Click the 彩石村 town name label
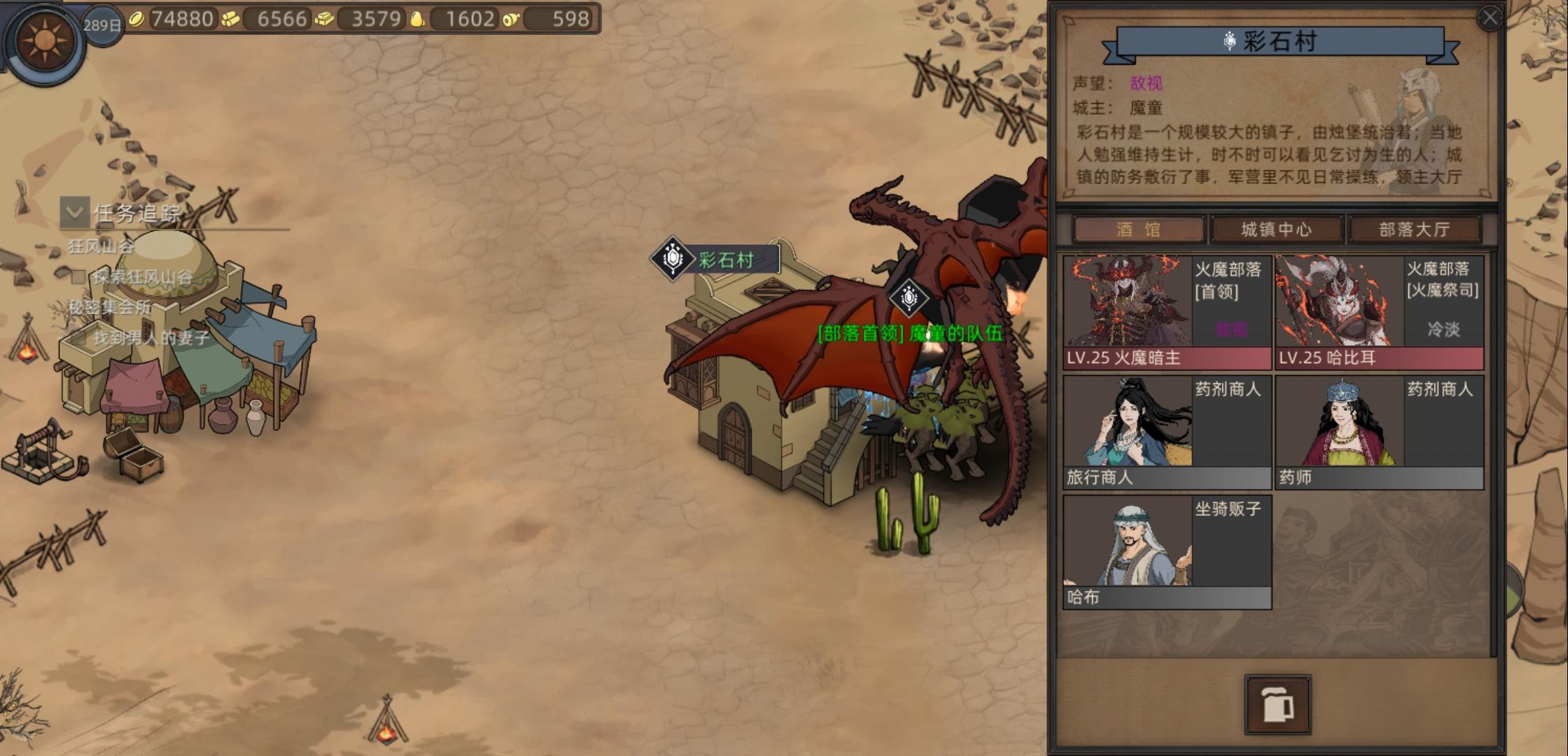The width and height of the screenshot is (1568, 756). coord(725,260)
